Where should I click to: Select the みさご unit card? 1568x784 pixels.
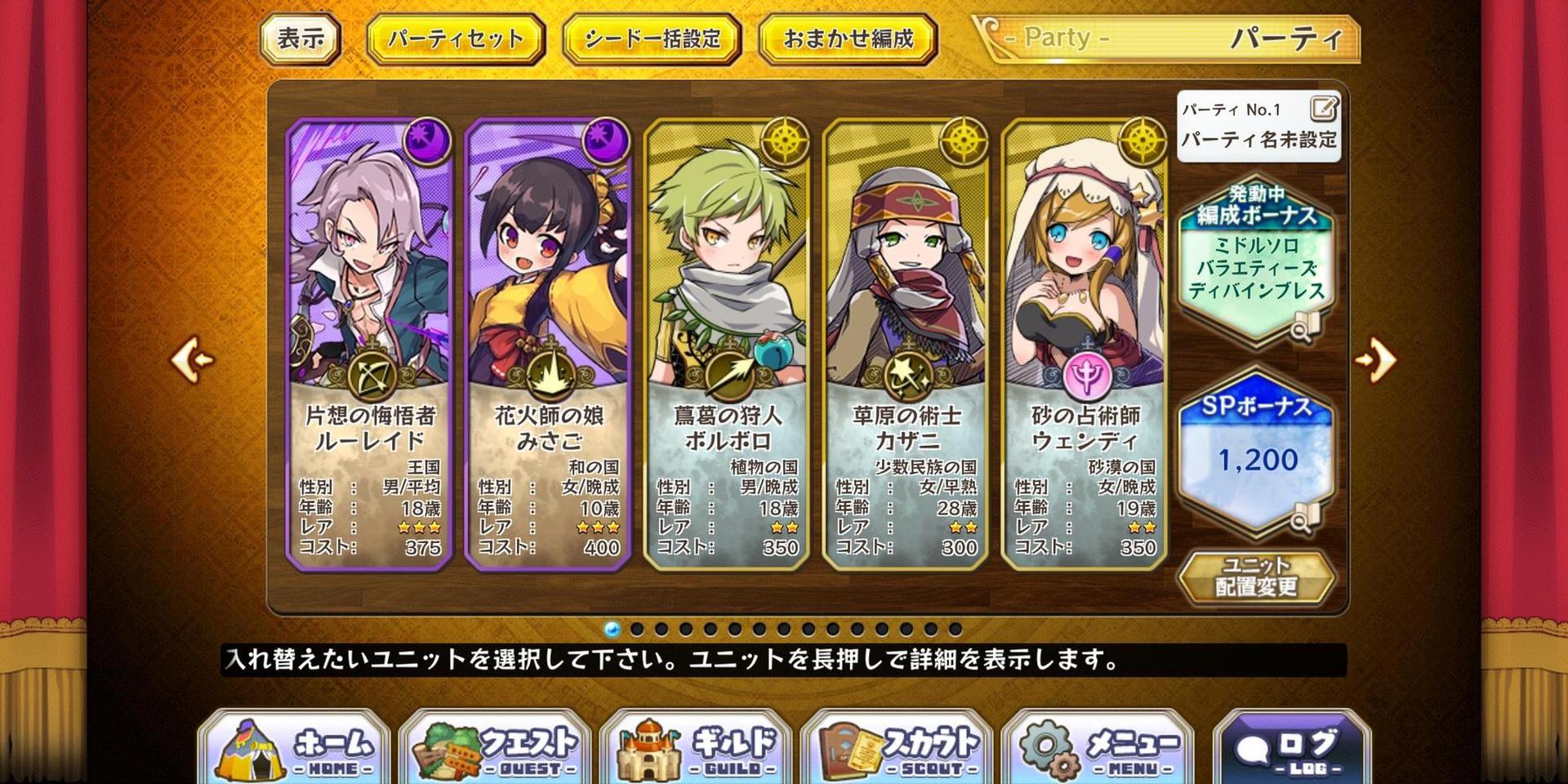click(548, 343)
